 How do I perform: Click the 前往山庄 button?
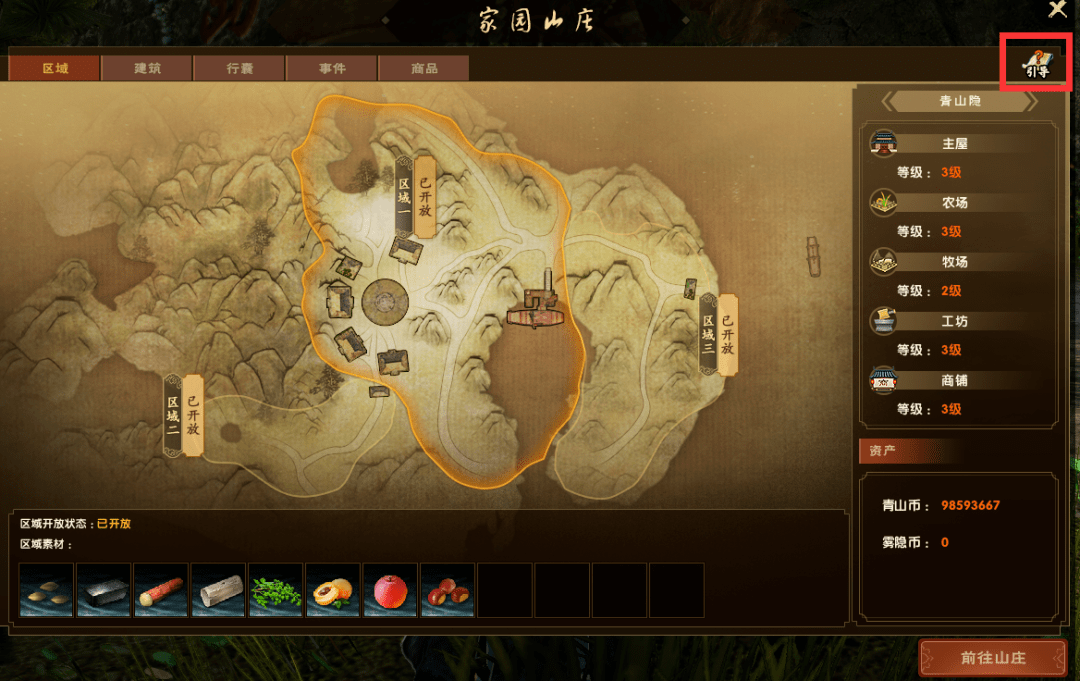[x=993, y=658]
